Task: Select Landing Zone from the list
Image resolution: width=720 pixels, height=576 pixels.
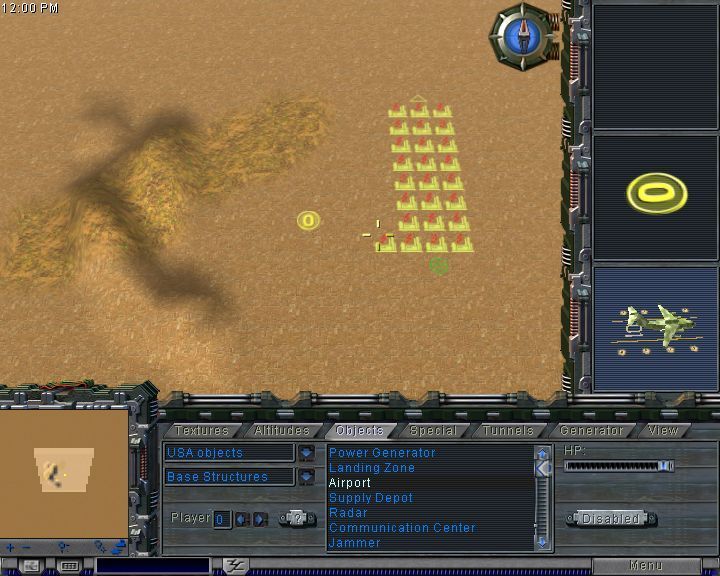Action: pos(371,468)
